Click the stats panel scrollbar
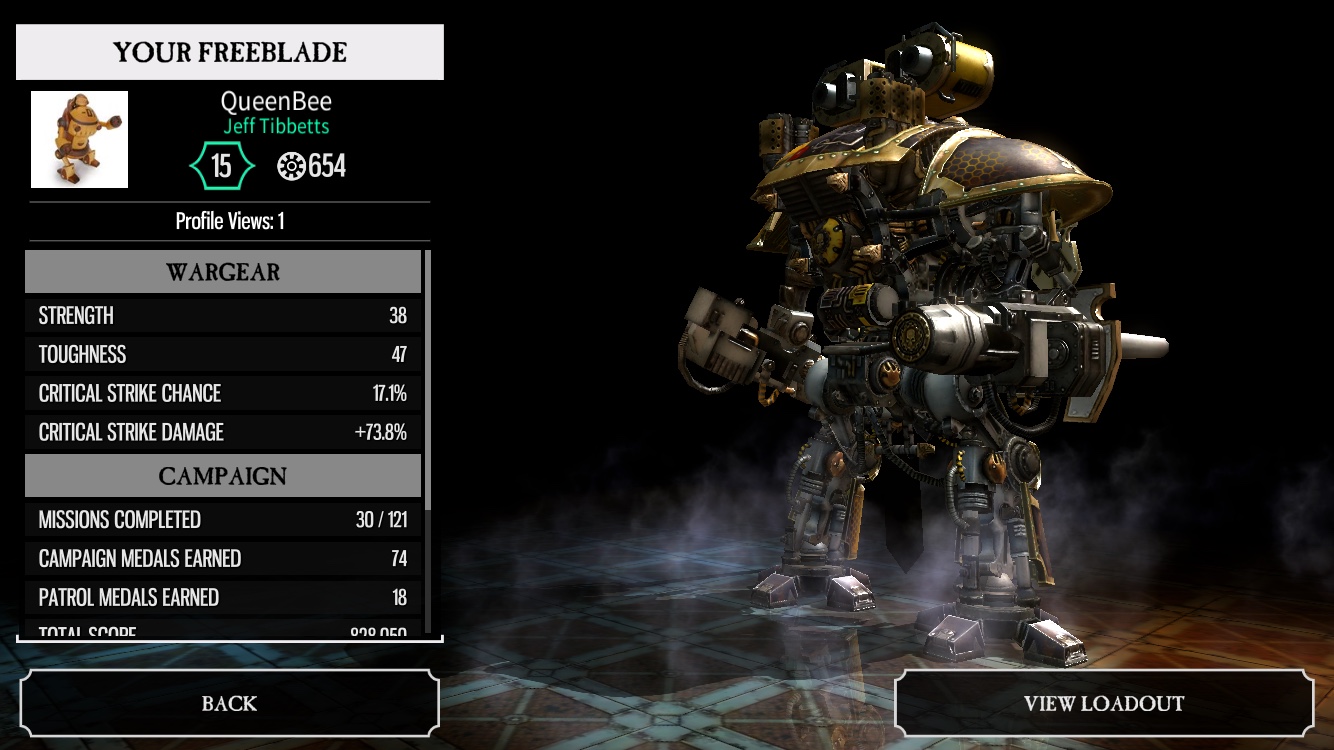1334x750 pixels. (429, 380)
